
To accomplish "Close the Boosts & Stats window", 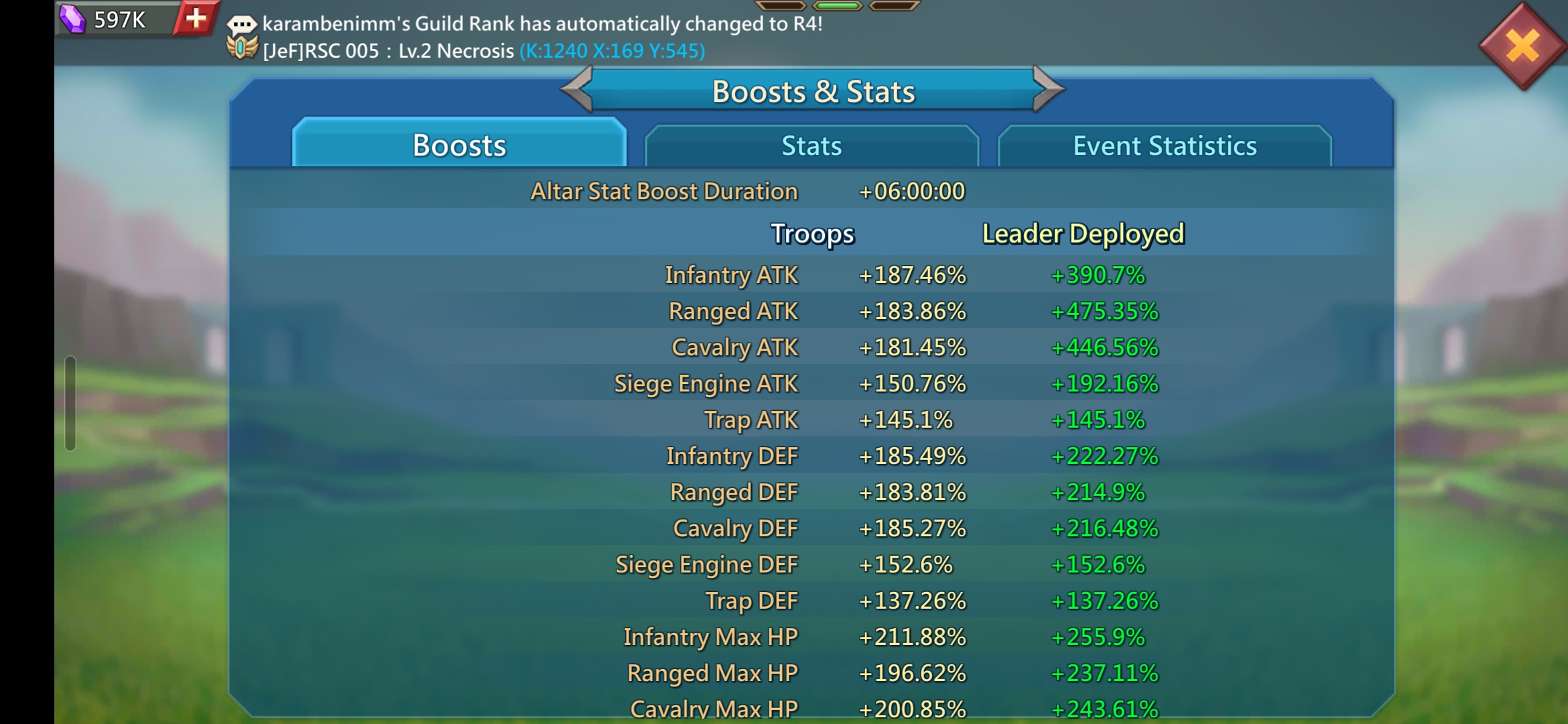I will click(x=1522, y=47).
